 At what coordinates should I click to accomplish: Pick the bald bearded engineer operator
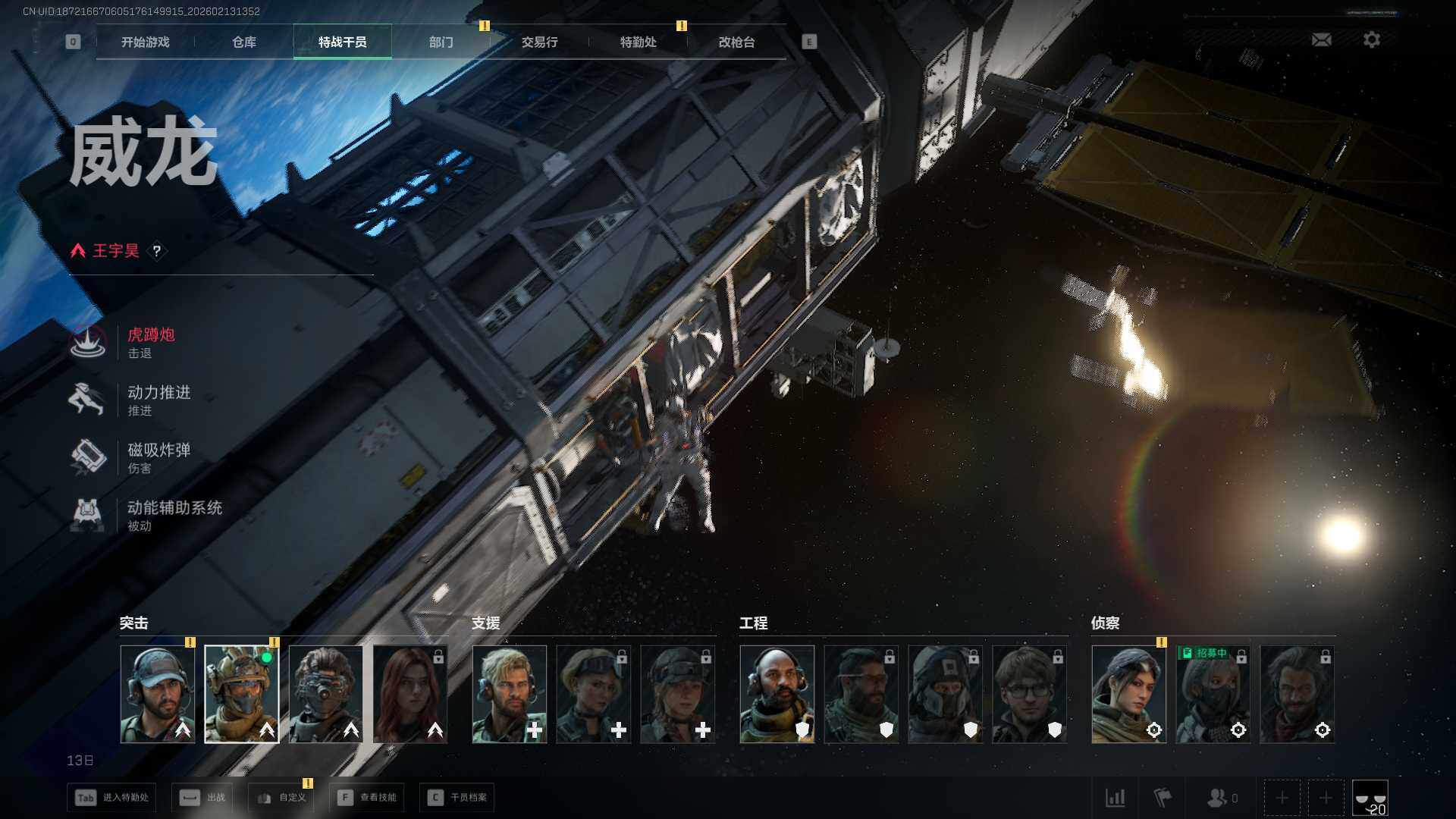(x=777, y=694)
